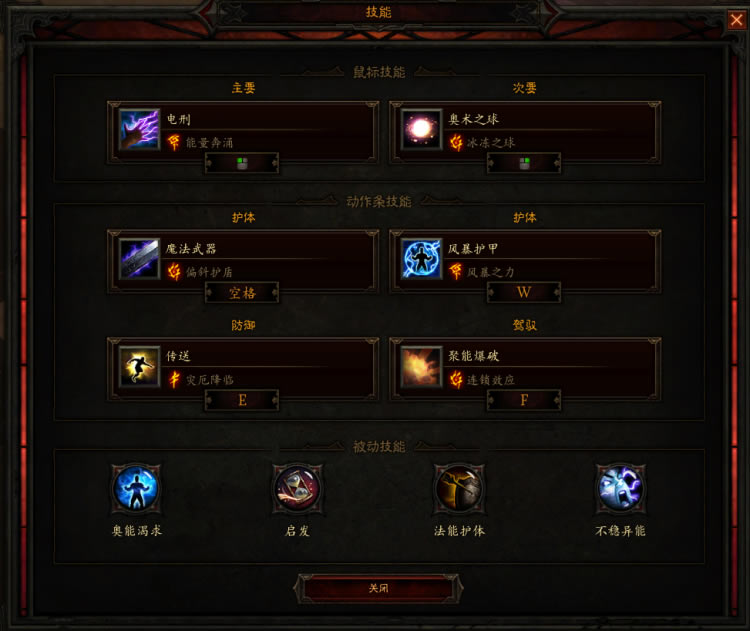Viewport: 750px width, 631px height.
Task: Select the 奥能渴求 passive skill icon
Action: point(136,489)
